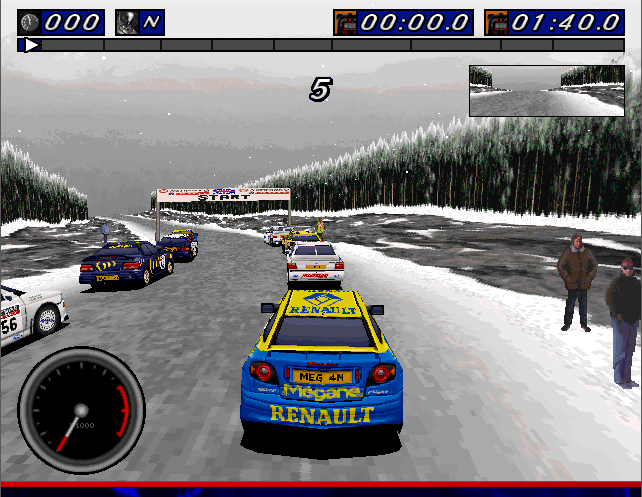Select the gear lever icon
Viewport: 642px width, 497px height.
pyautogui.click(x=128, y=22)
